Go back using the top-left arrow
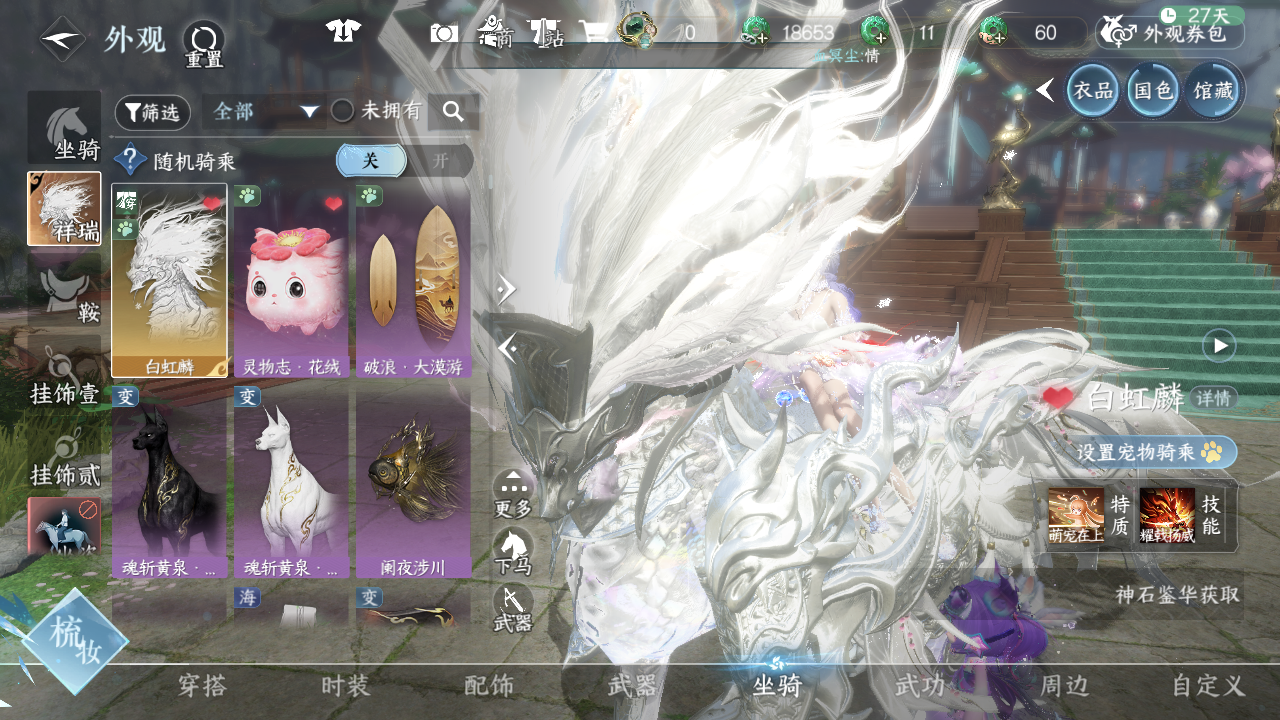Screen dimensions: 1280x720 coord(62,40)
